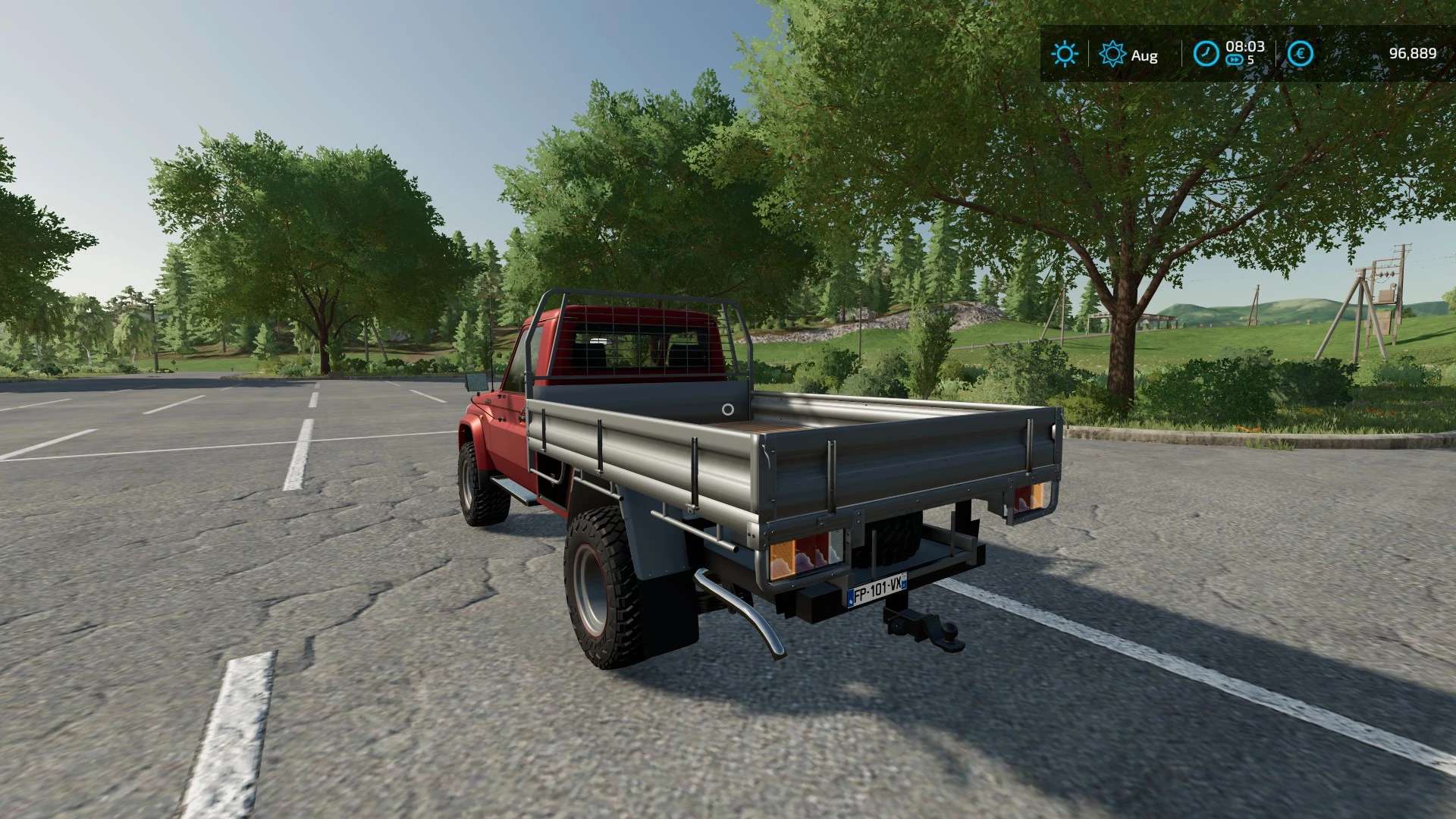The width and height of the screenshot is (1456, 819).
Task: Select the August season icon
Action: [1112, 54]
